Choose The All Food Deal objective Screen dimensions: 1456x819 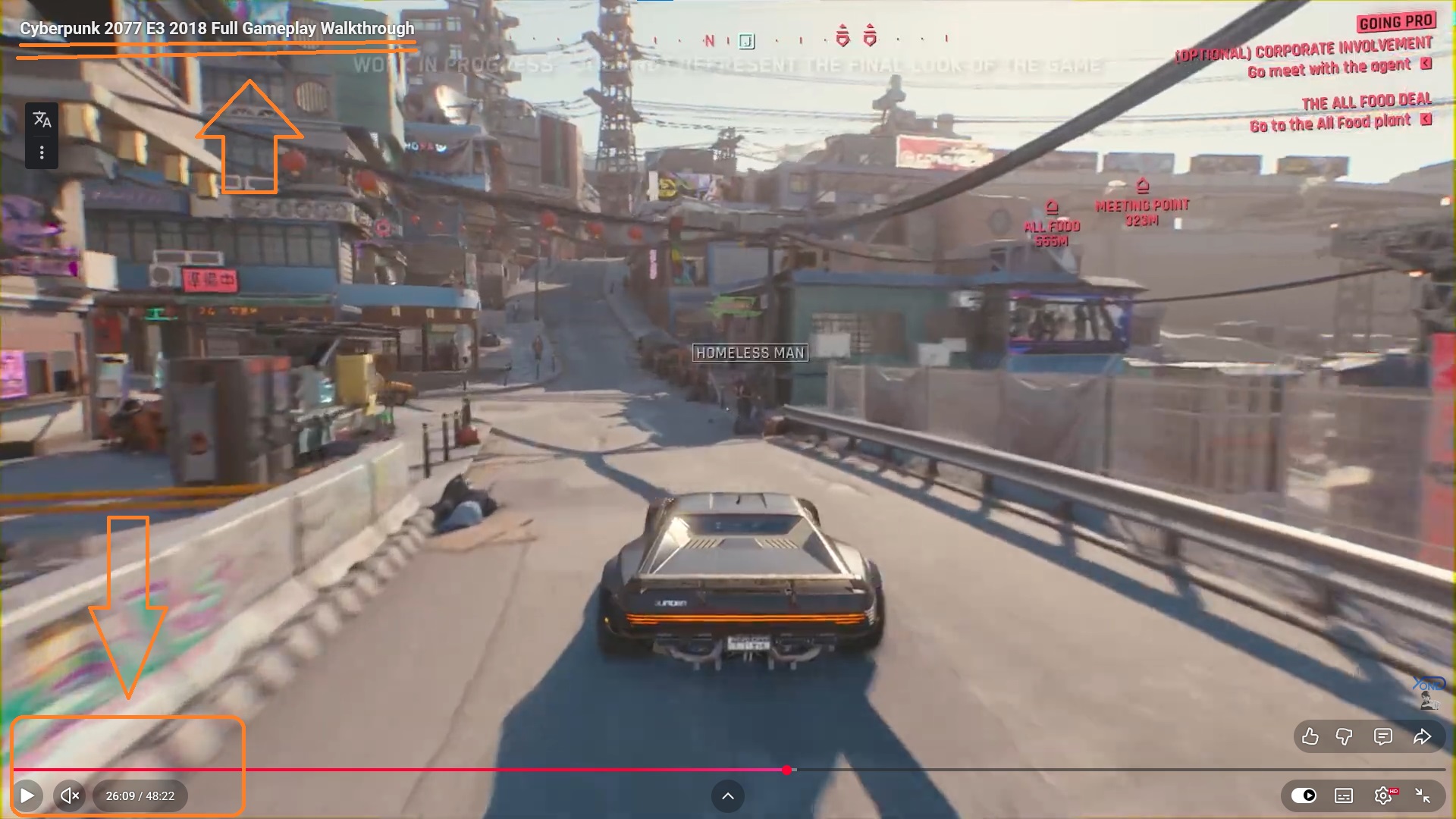click(x=1366, y=102)
